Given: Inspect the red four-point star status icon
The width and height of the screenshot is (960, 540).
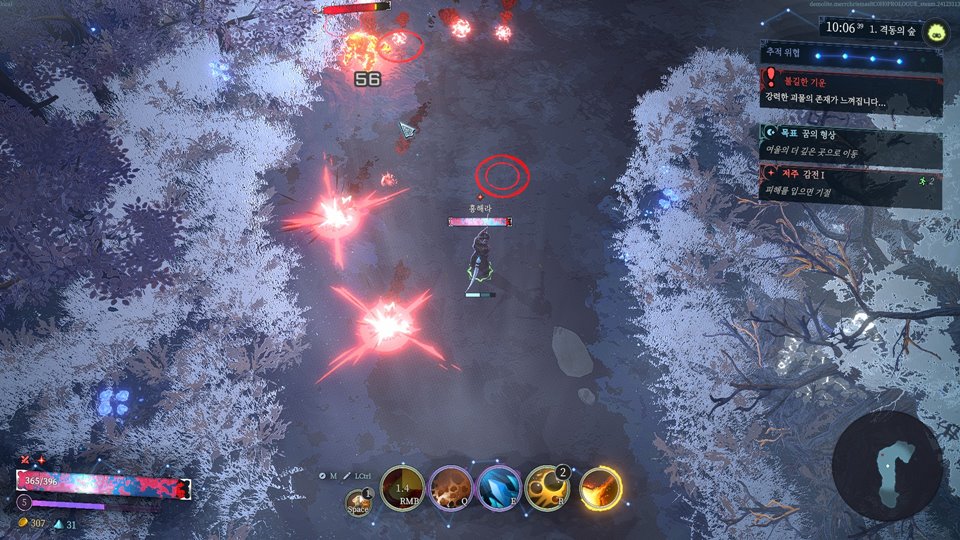Looking at the screenshot, I should click(x=42, y=459).
